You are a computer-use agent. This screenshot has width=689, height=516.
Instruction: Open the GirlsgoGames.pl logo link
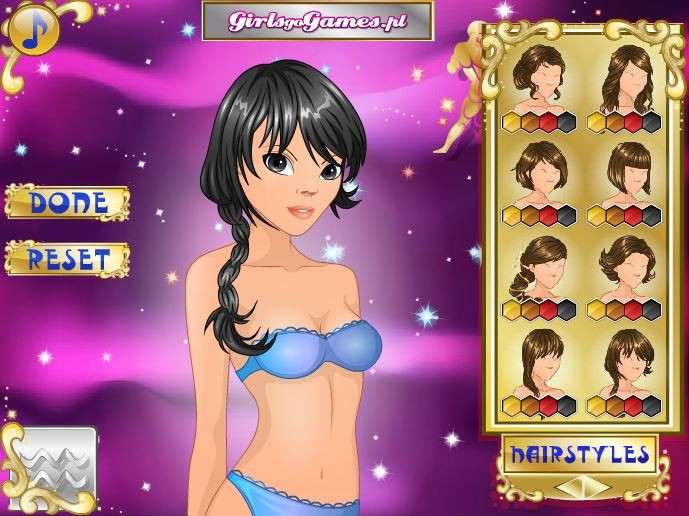[317, 20]
